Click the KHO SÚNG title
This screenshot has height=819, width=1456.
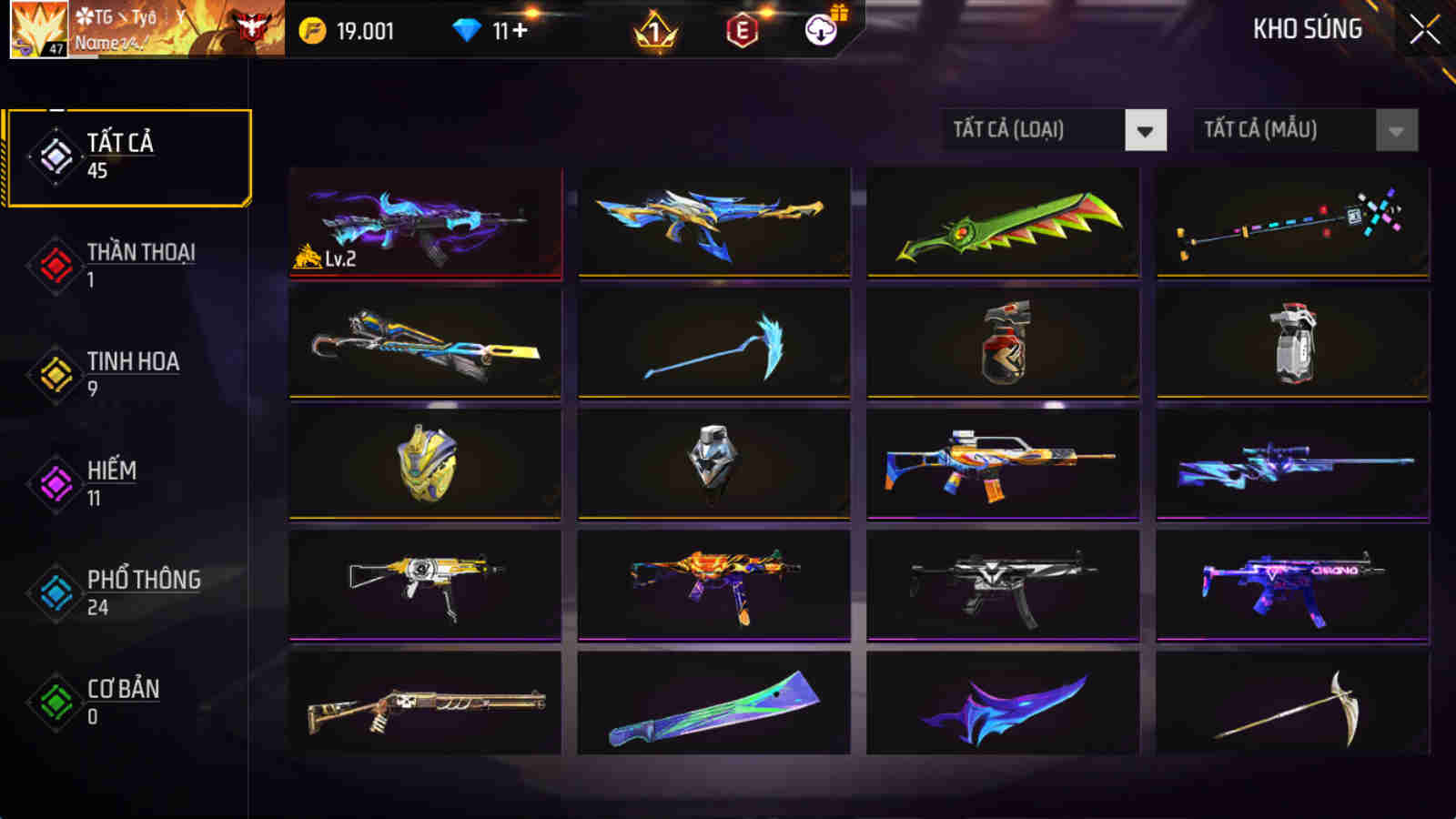(x=1307, y=29)
